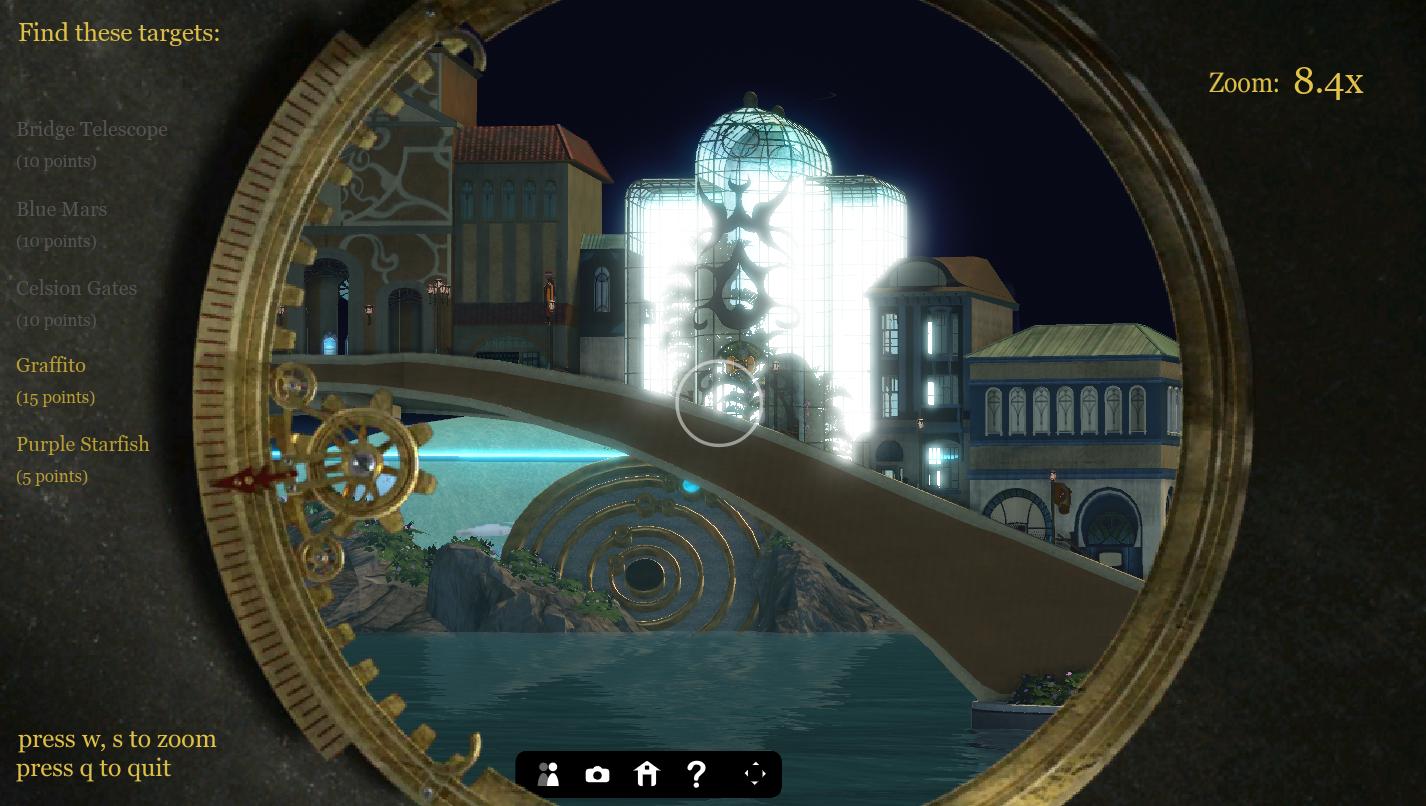Click the Blue Mars target label
Screen dimensions: 1426x806
coord(62,209)
